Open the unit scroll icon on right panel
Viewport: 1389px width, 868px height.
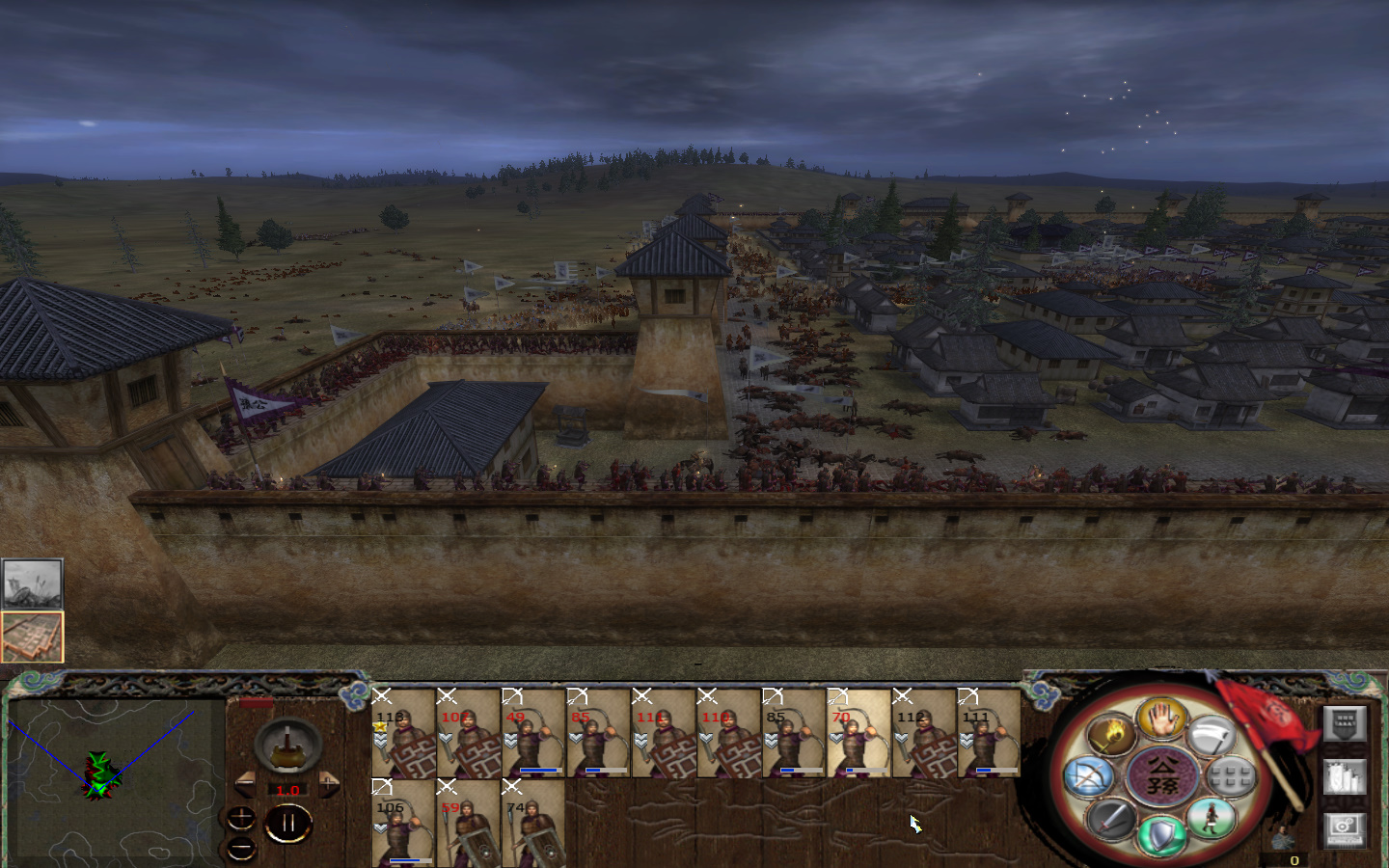tap(1345, 777)
